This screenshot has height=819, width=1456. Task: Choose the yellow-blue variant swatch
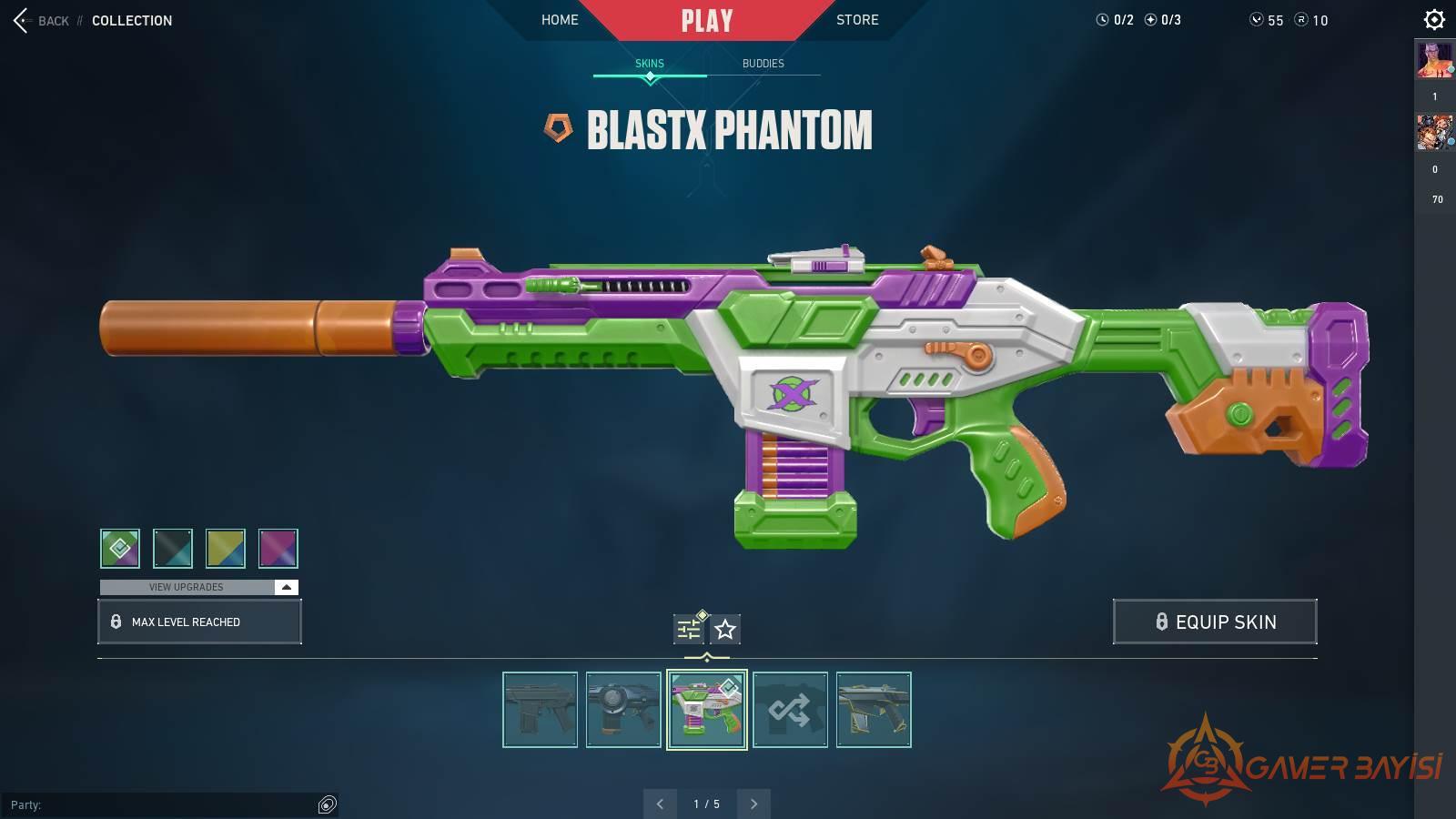pyautogui.click(x=226, y=548)
